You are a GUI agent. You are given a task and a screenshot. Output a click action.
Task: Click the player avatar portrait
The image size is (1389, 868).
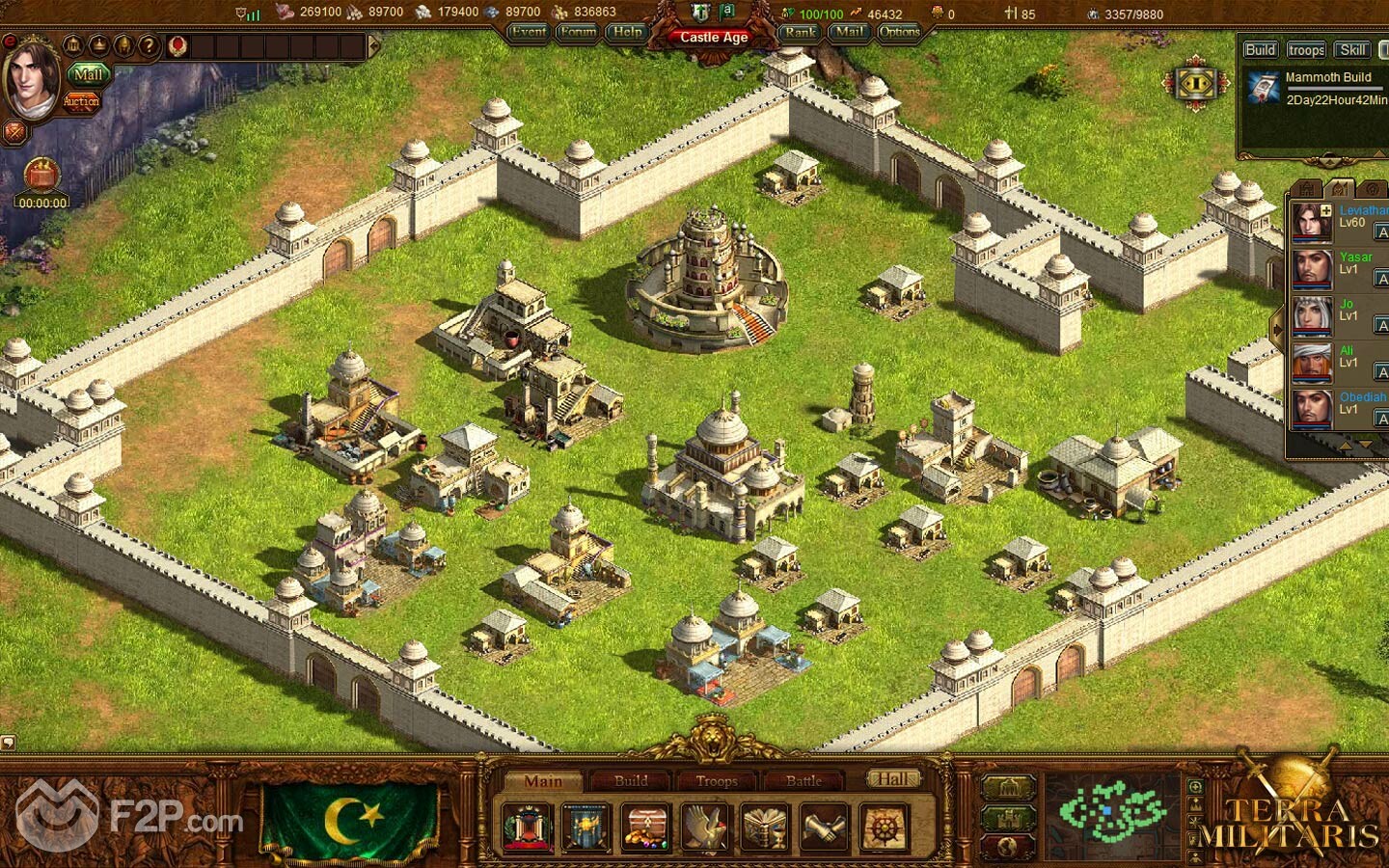pos(32,77)
